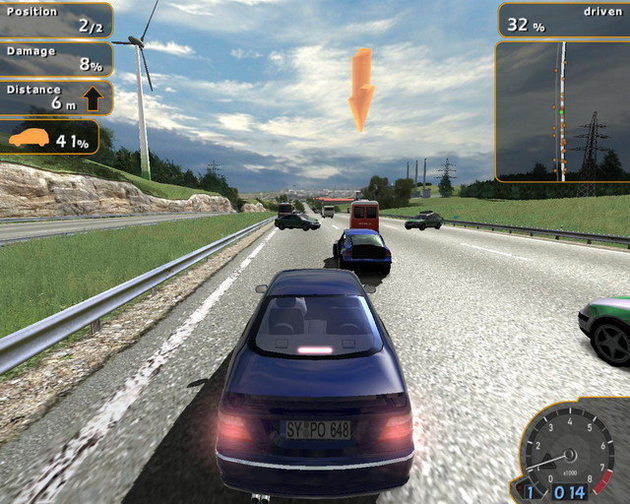Image resolution: width=630 pixels, height=504 pixels.
Task: Click the track progress minimap panel
Action: pos(563,110)
